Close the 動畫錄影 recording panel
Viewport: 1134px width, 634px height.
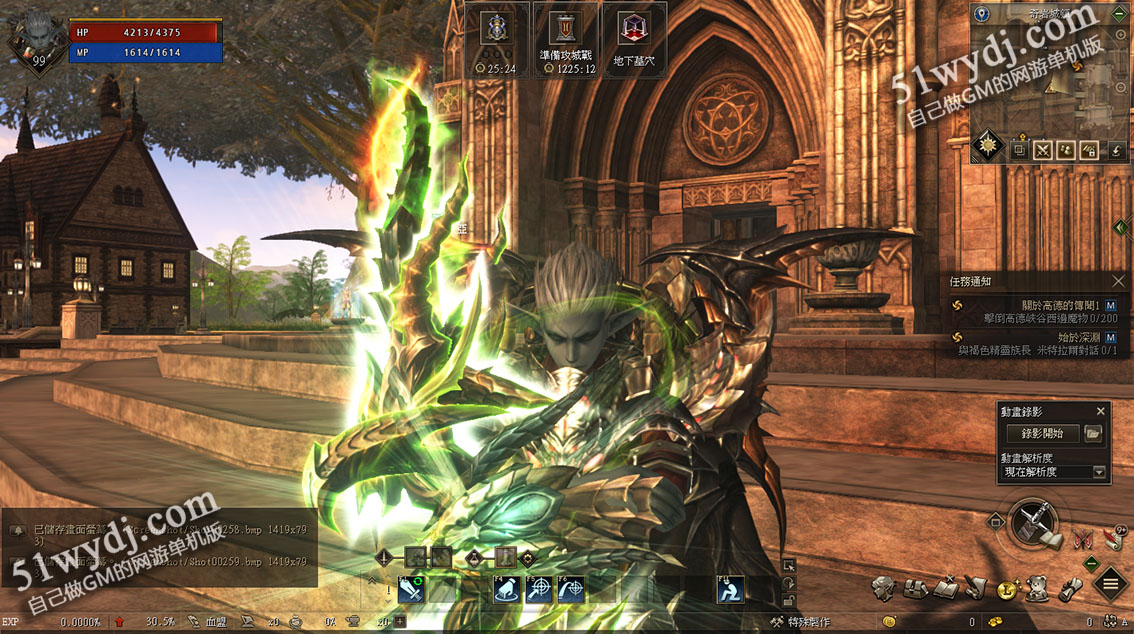pyautogui.click(x=1100, y=411)
